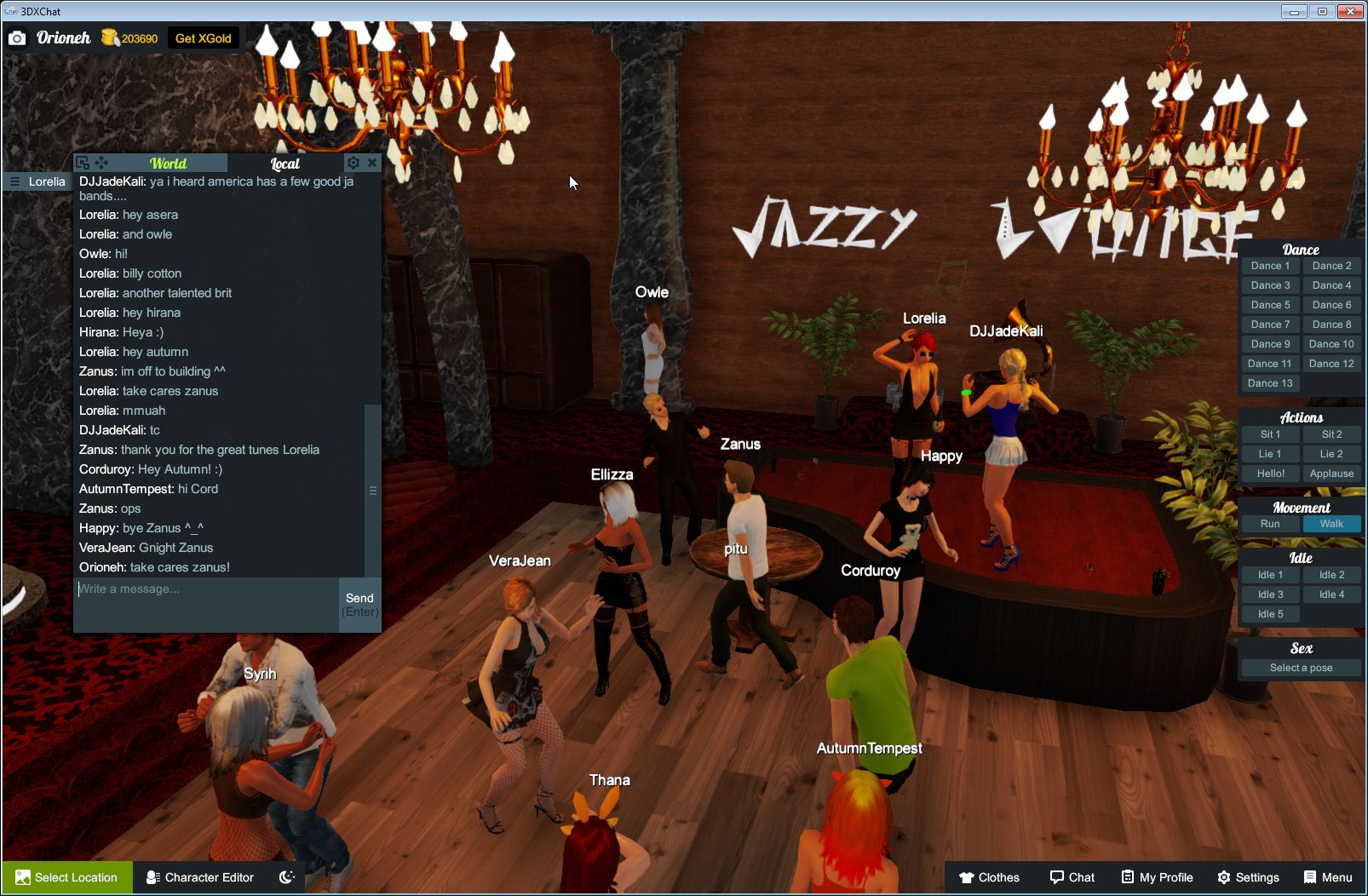Image resolution: width=1368 pixels, height=896 pixels.
Task: Enable Idle 3 animation
Action: (1270, 594)
